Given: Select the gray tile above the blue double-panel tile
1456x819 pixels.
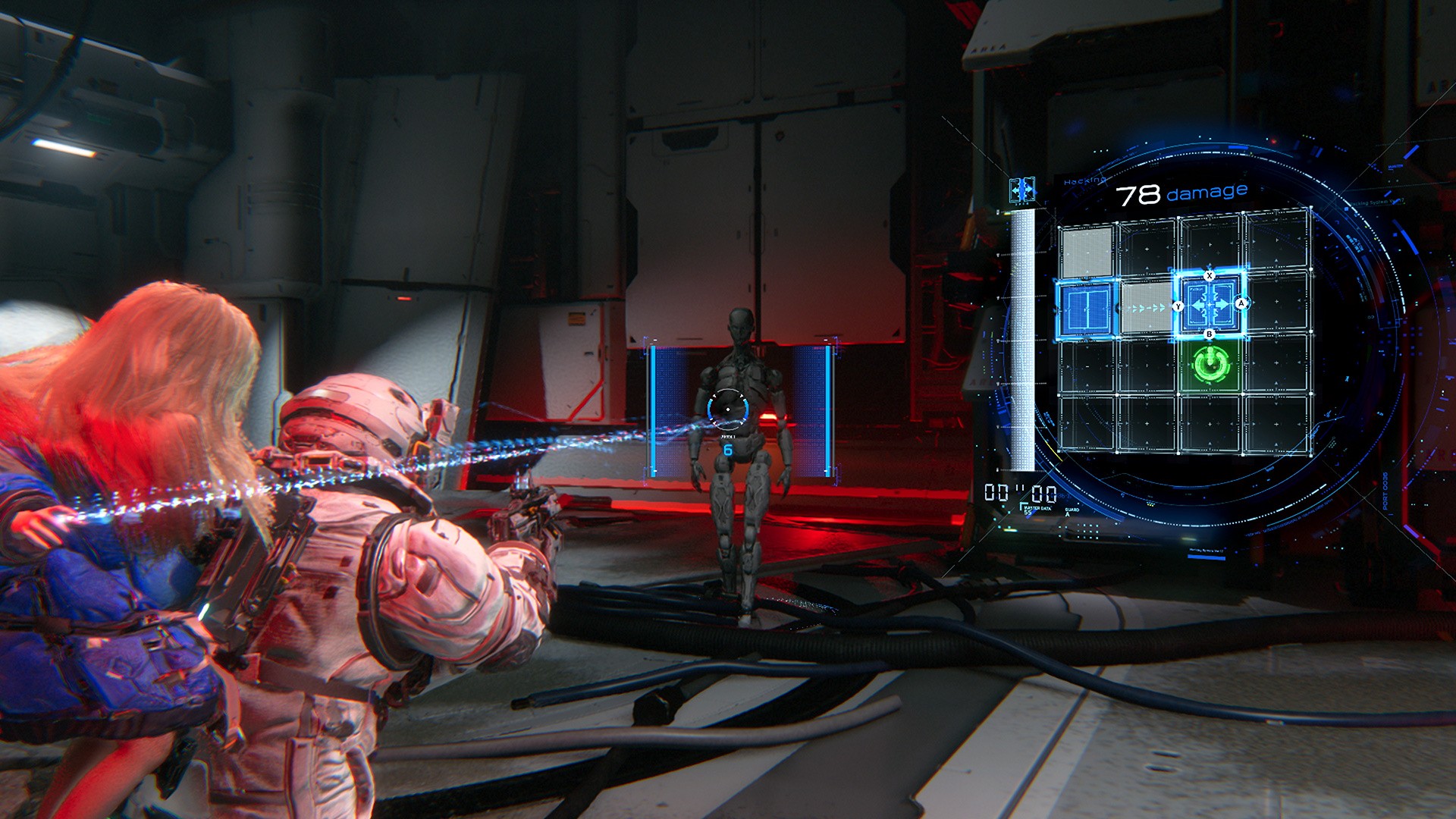Looking at the screenshot, I should pos(1087,252).
